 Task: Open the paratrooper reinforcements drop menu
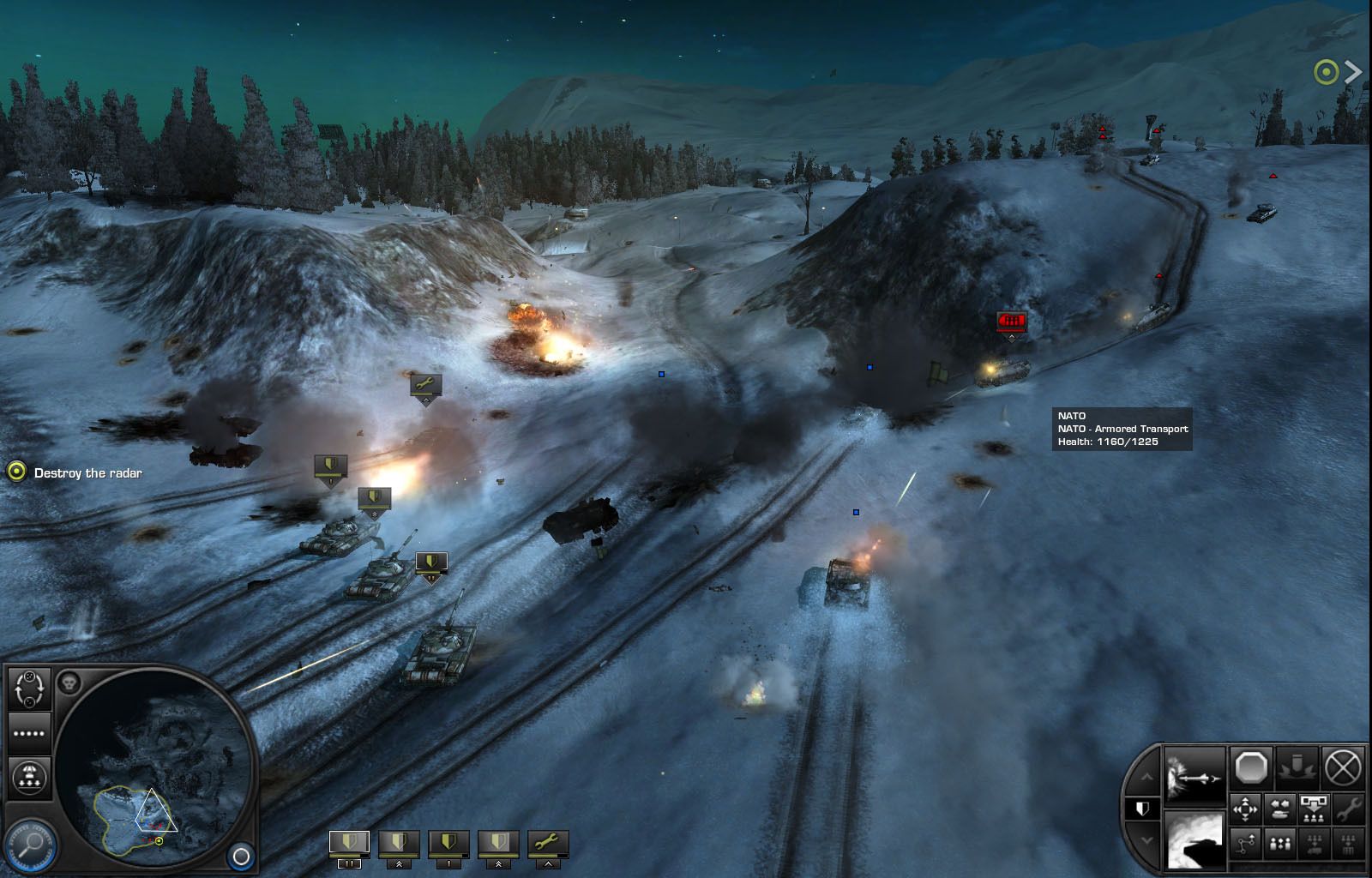(29, 778)
